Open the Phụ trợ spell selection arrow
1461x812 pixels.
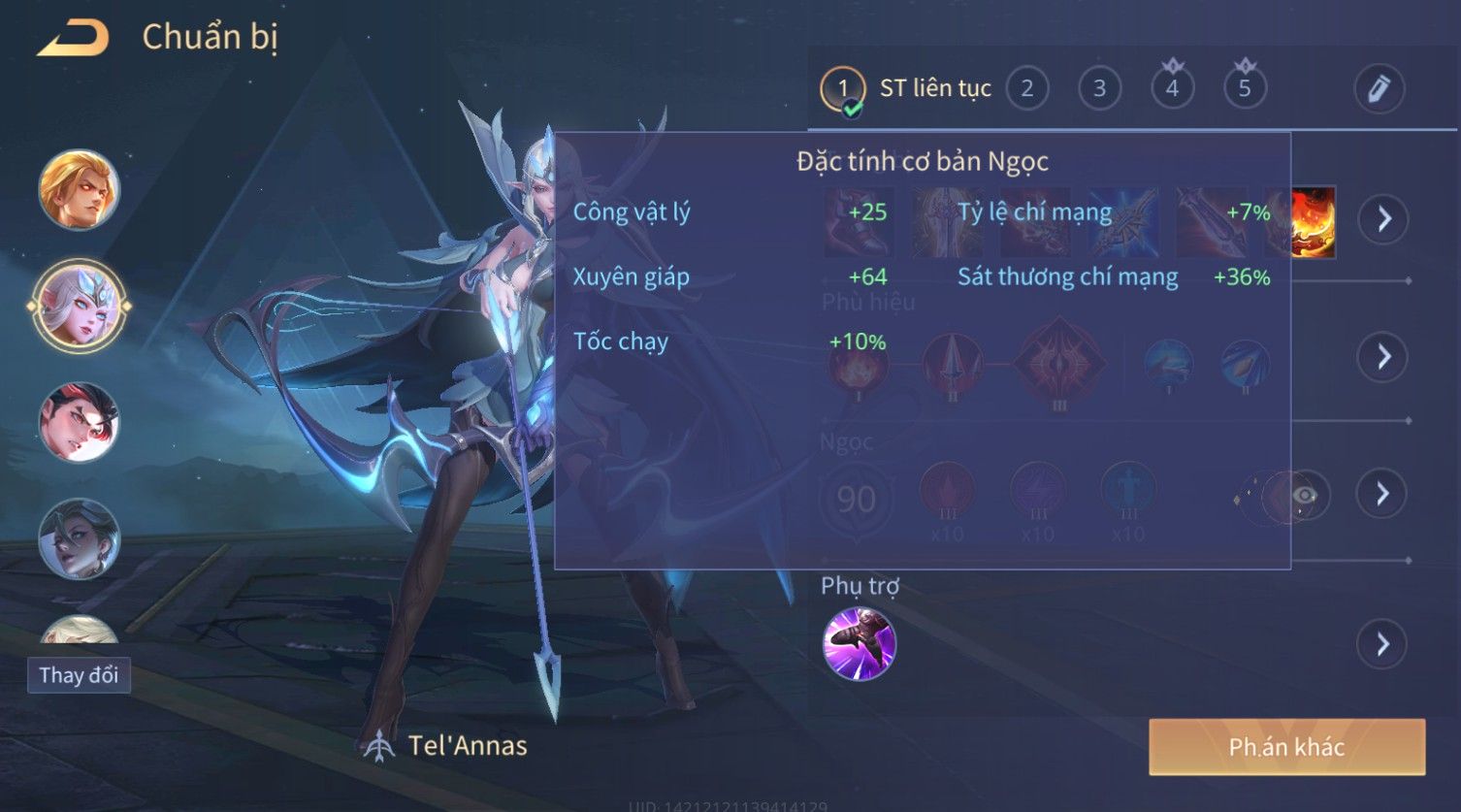click(1383, 644)
